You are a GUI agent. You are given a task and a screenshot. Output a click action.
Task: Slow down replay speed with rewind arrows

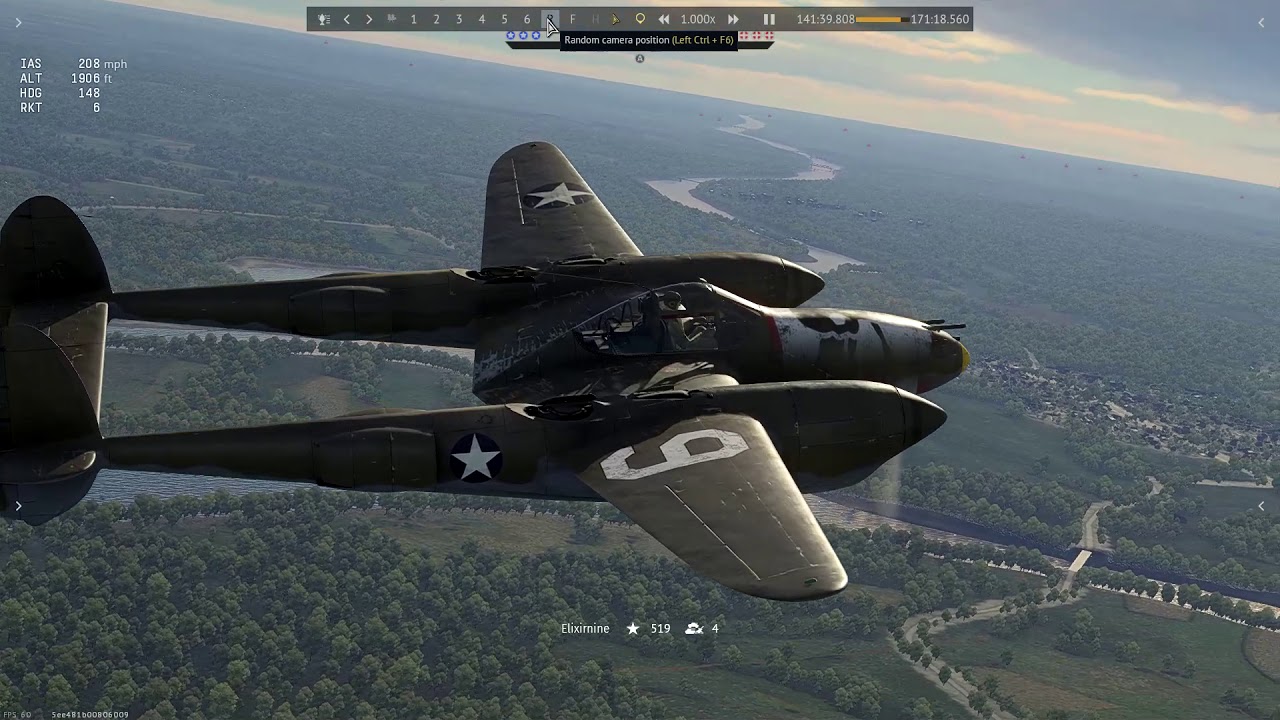[663, 19]
